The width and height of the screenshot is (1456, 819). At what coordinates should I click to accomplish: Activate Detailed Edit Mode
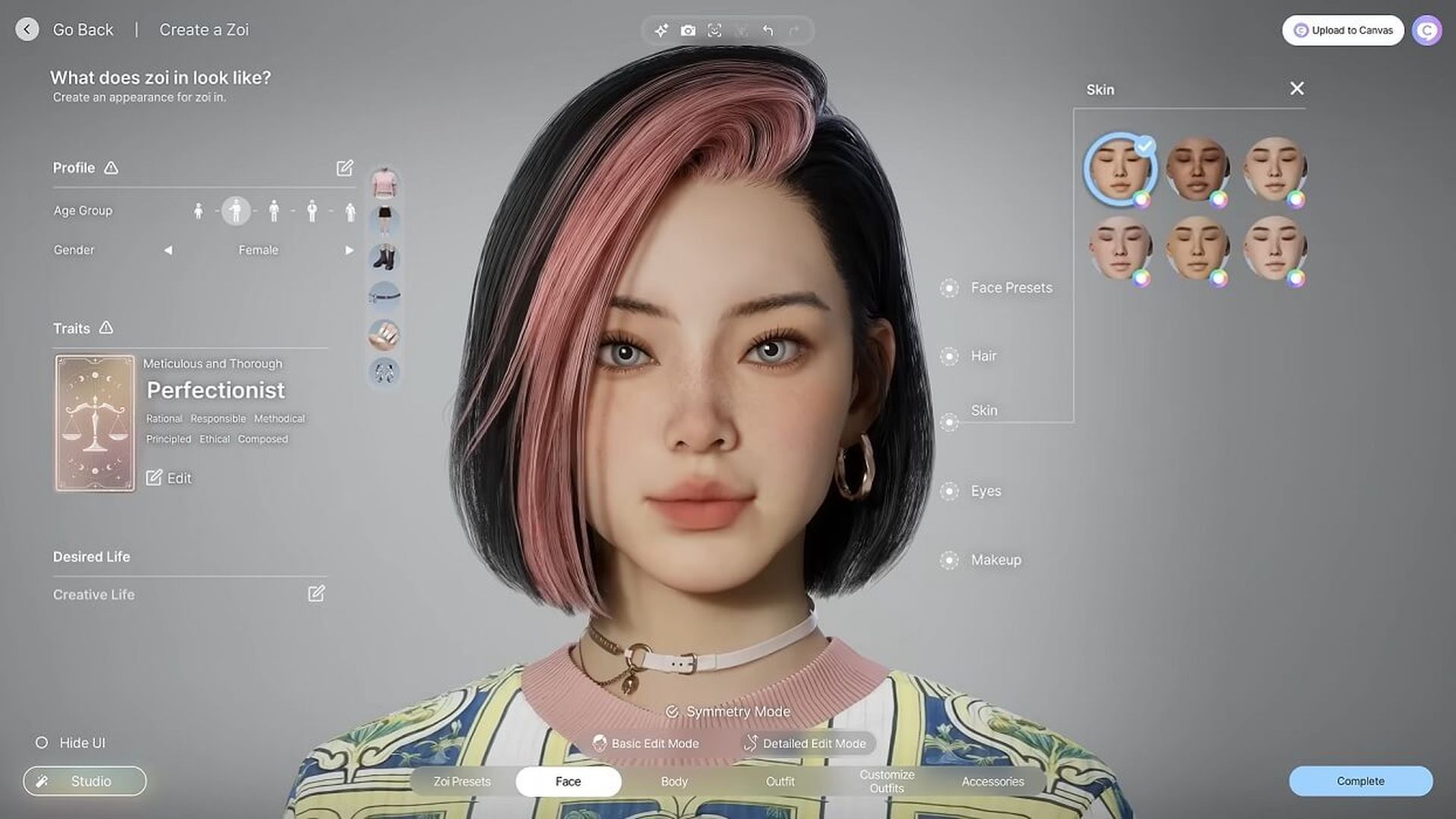pyautogui.click(x=805, y=744)
